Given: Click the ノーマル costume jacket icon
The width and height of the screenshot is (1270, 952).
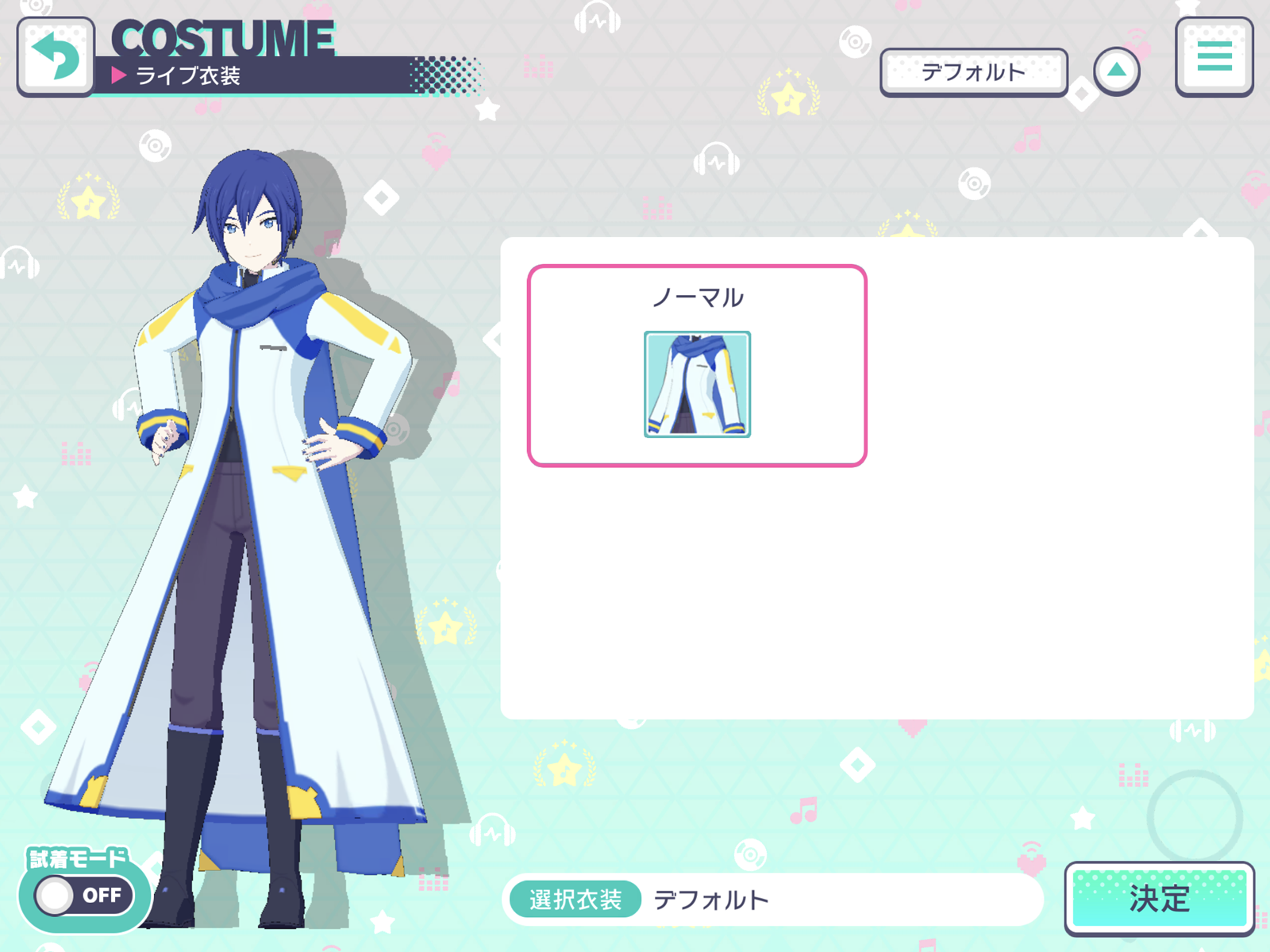Looking at the screenshot, I should [696, 386].
